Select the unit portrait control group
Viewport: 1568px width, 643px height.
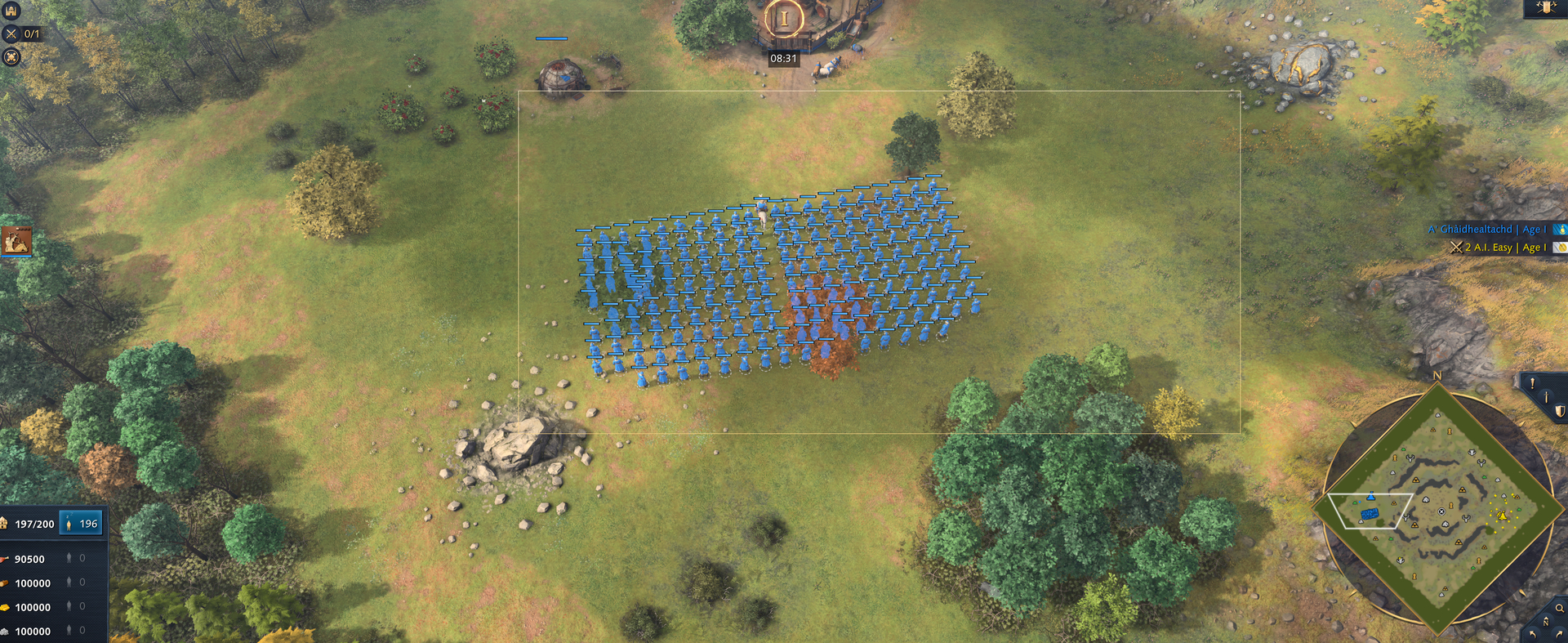(16, 241)
